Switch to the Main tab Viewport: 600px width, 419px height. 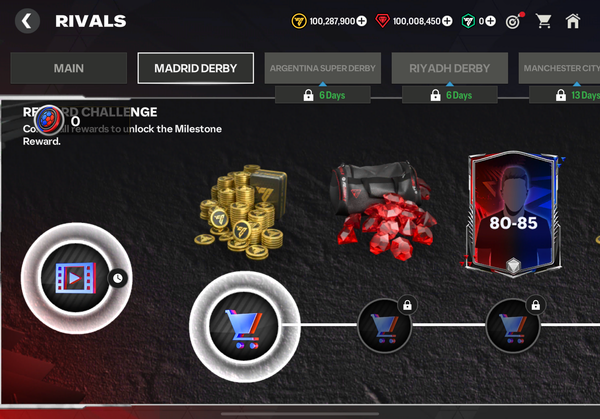coord(69,68)
